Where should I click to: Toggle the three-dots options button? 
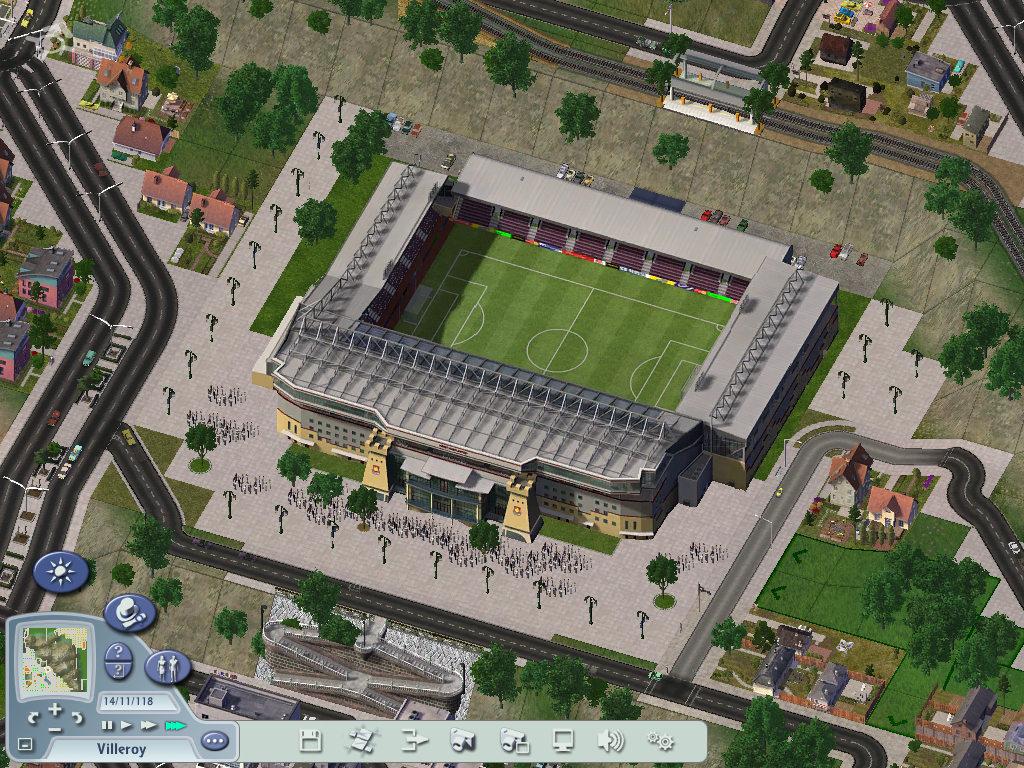214,742
